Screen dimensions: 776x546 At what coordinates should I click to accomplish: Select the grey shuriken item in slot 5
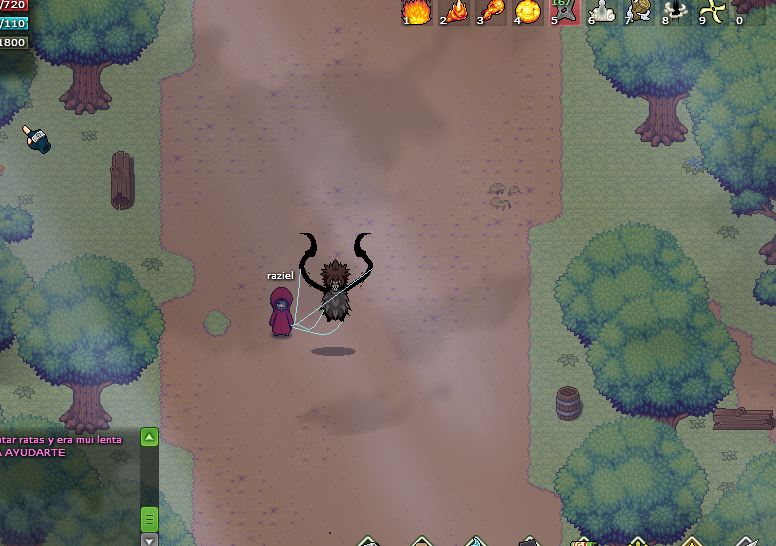[565, 12]
